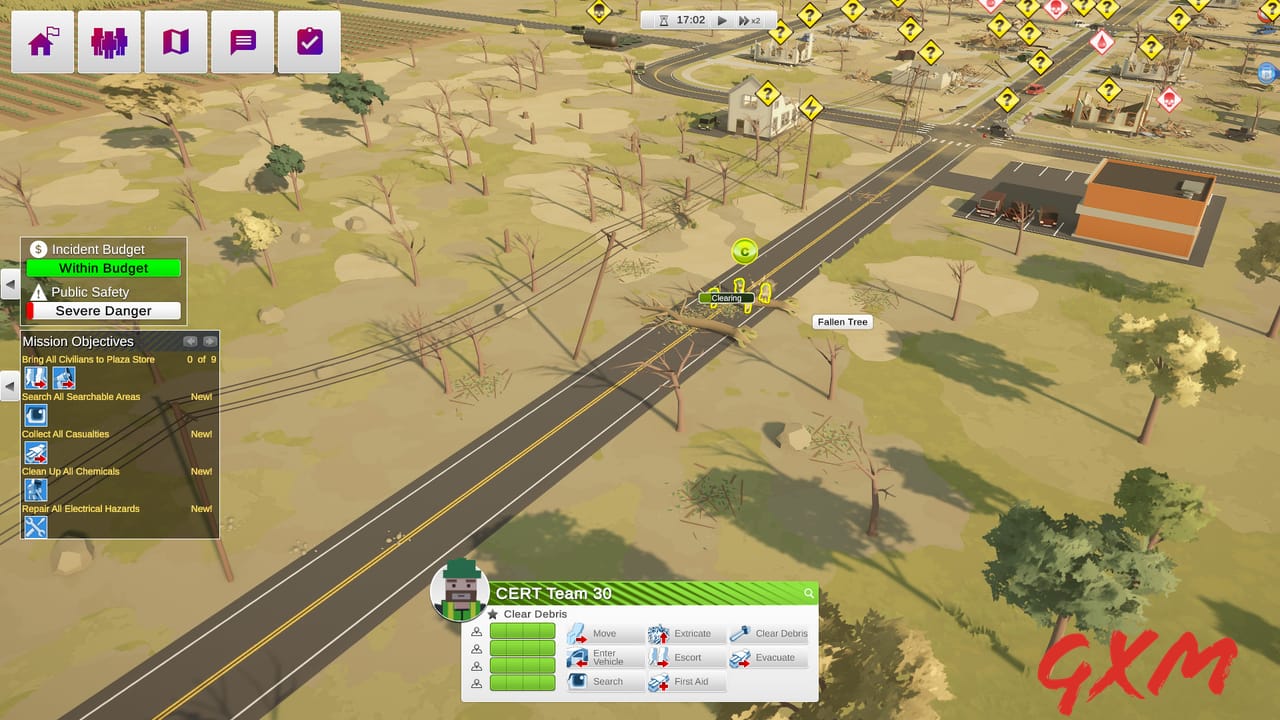Command the team to Enter Vehicle
Image resolution: width=1280 pixels, height=720 pixels.
coord(604,657)
